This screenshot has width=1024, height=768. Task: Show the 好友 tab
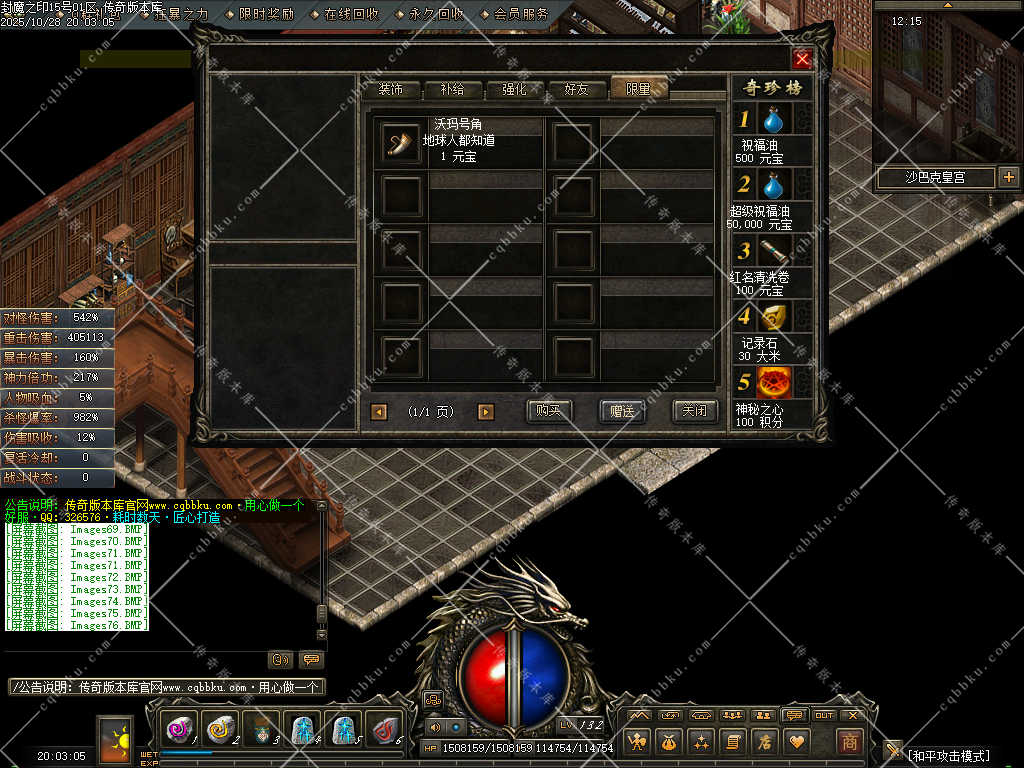tap(577, 89)
